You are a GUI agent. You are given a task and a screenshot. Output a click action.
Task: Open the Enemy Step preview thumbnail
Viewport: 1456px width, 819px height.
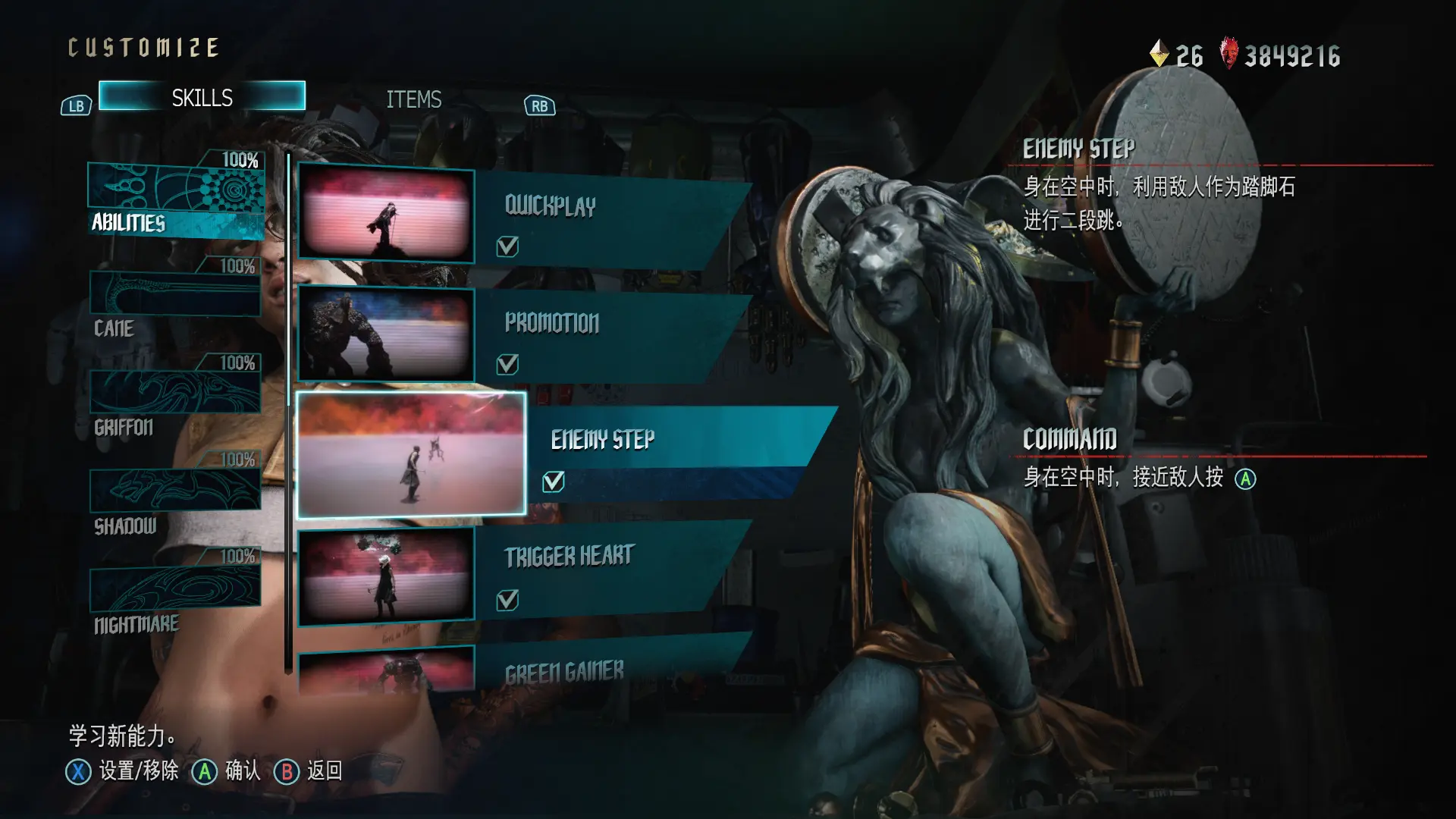411,453
